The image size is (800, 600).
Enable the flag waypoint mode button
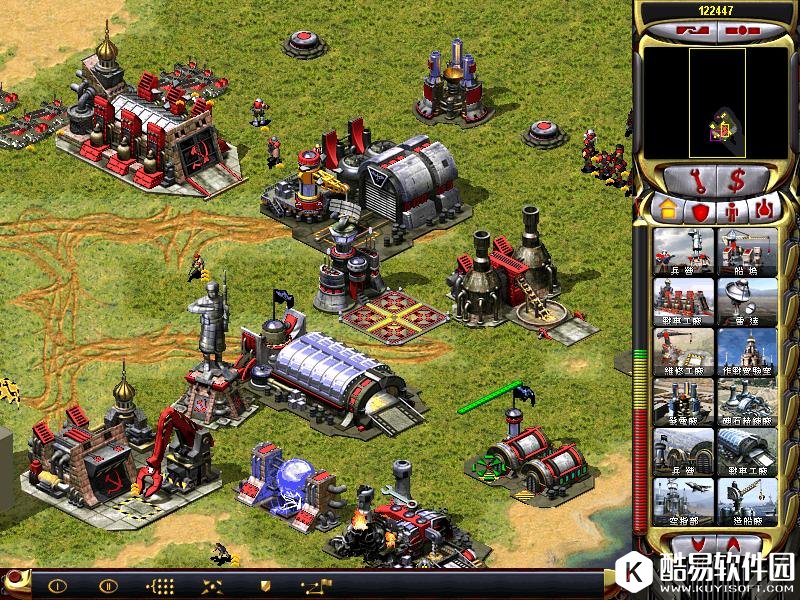click(x=317, y=586)
